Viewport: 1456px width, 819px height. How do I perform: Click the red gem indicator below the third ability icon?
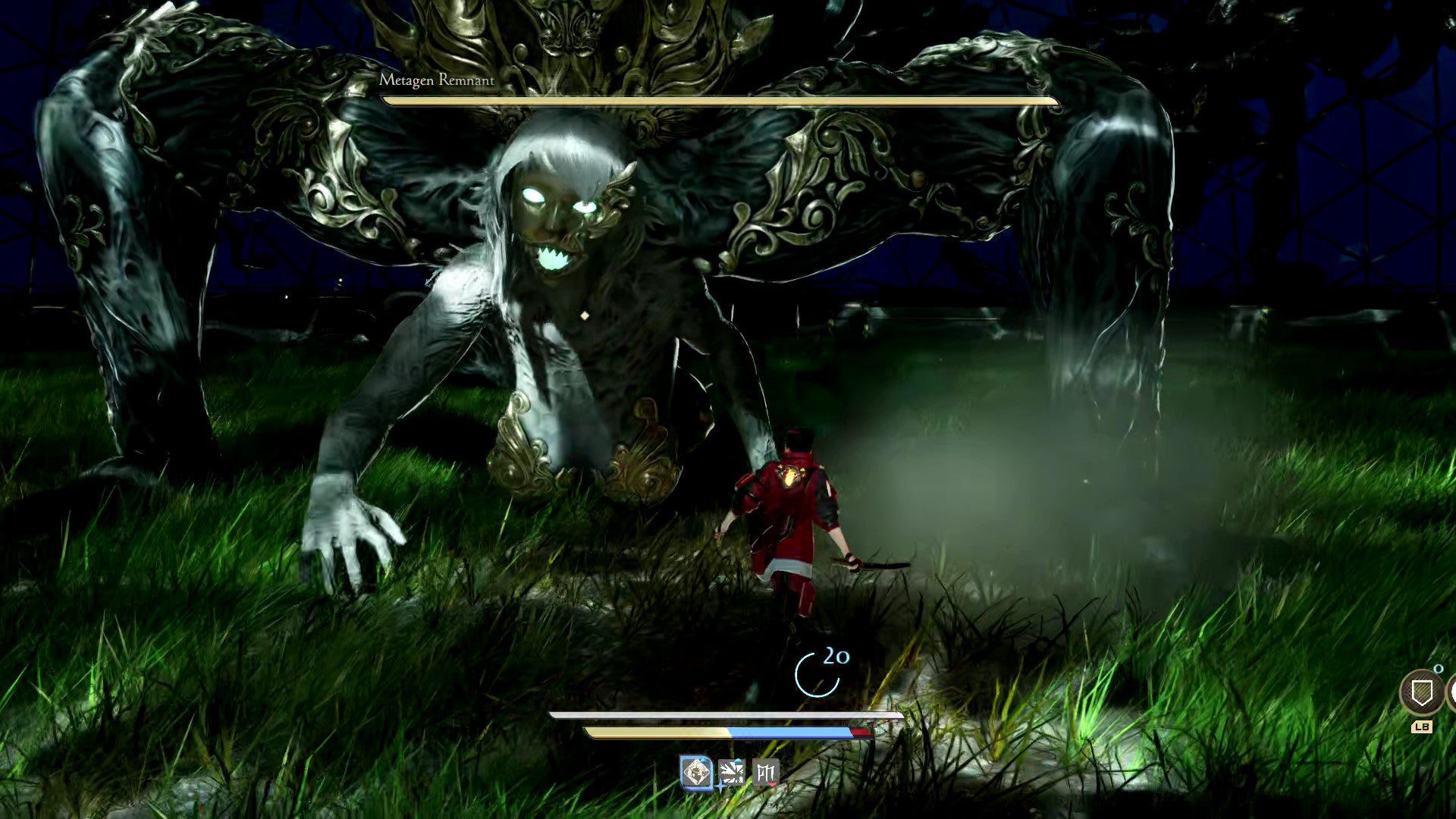[x=772, y=786]
